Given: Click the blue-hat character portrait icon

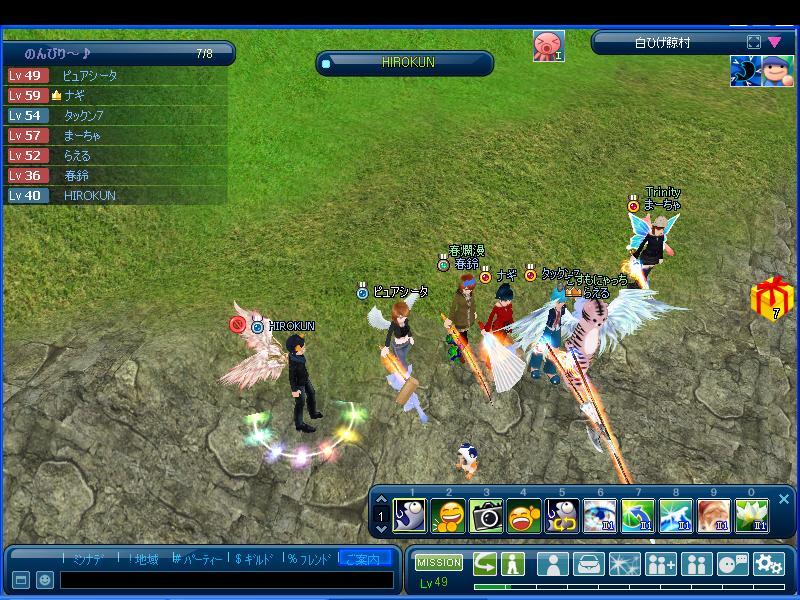Looking at the screenshot, I should [x=779, y=72].
